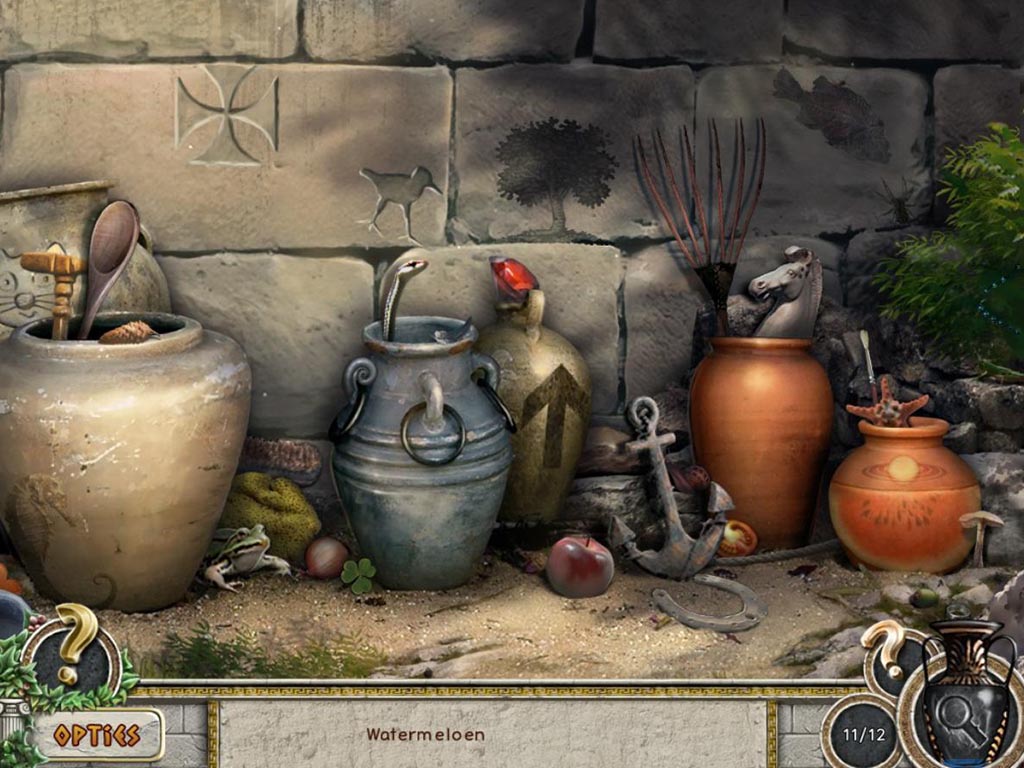Open the Opties menu
The image size is (1024, 768).
[x=96, y=735]
